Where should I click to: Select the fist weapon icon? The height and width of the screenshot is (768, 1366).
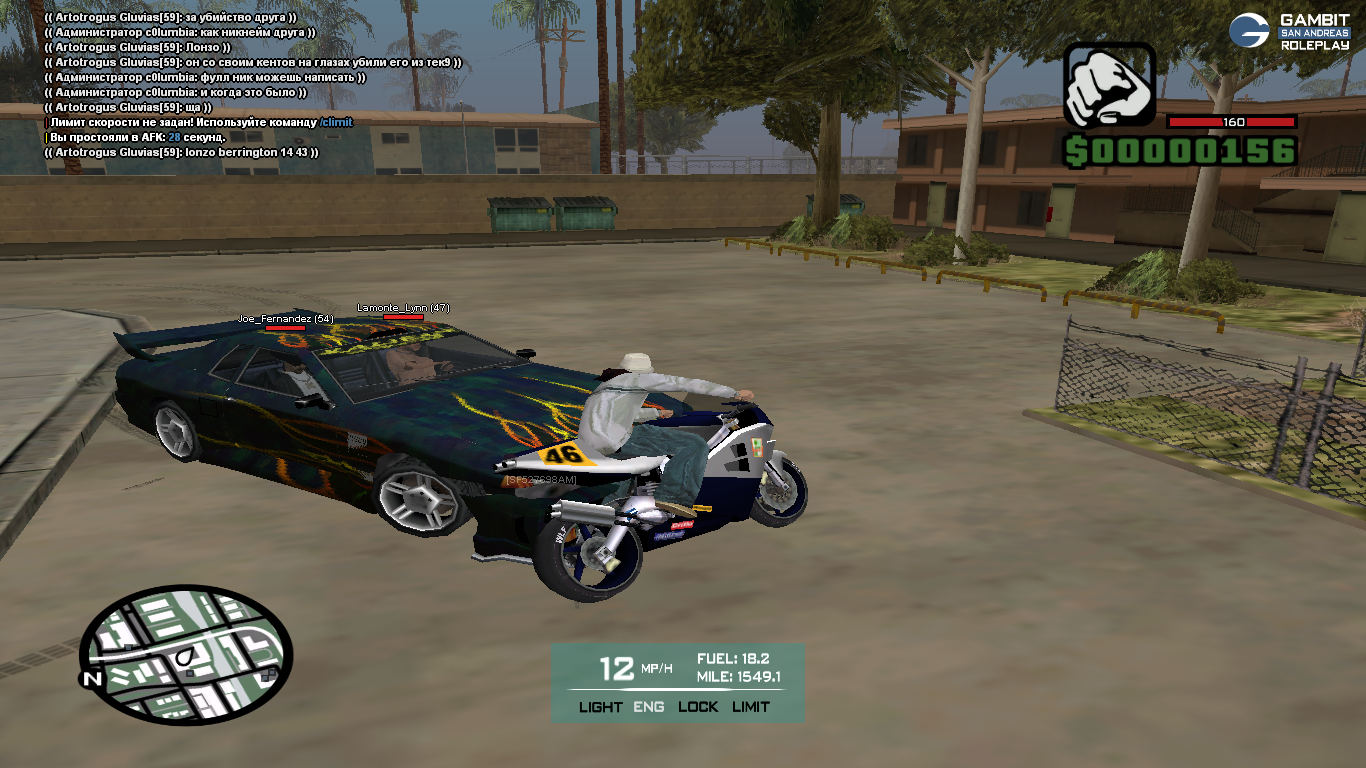pyautogui.click(x=1109, y=85)
